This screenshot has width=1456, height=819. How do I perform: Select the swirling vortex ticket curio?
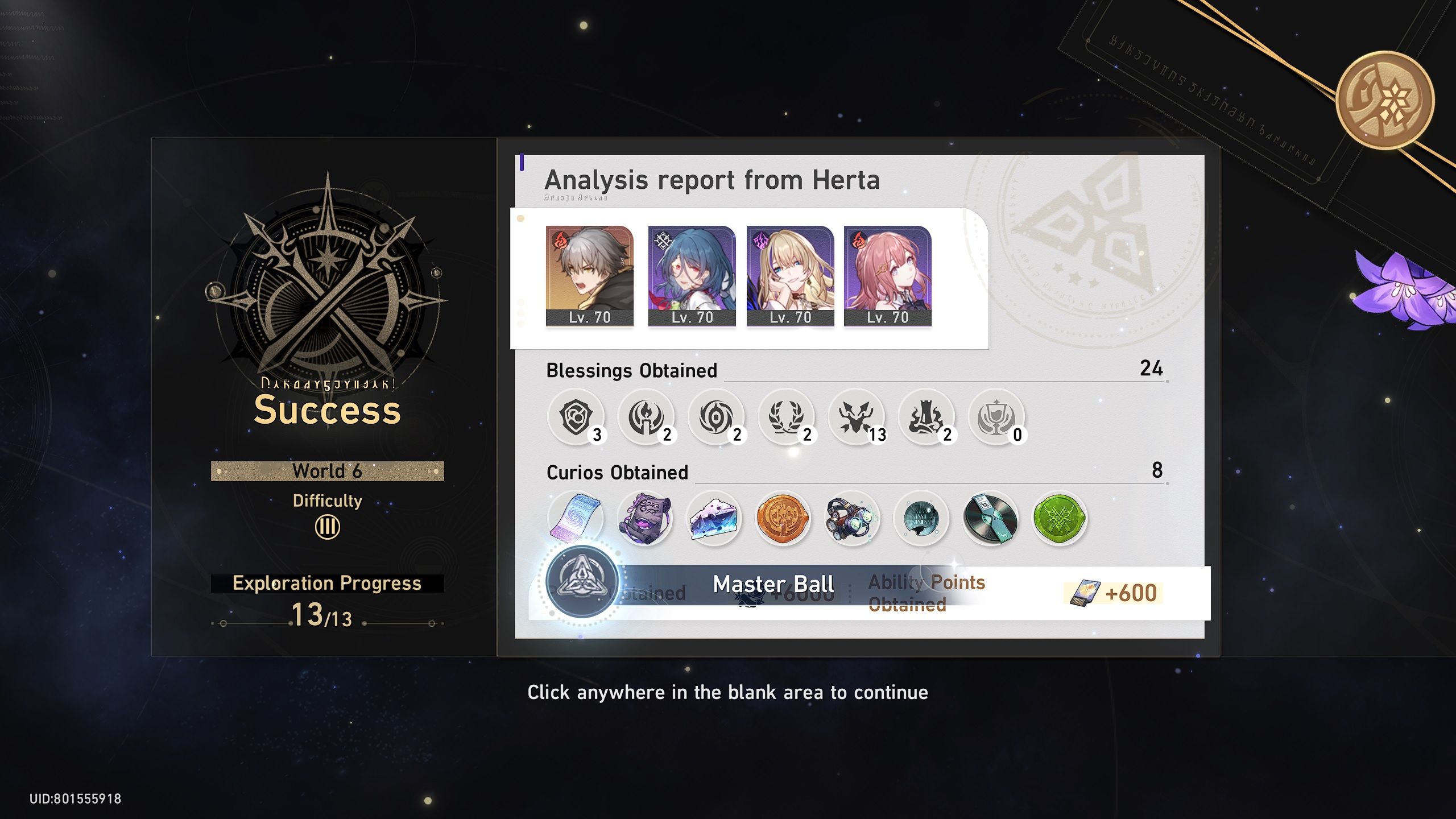pyautogui.click(x=576, y=518)
